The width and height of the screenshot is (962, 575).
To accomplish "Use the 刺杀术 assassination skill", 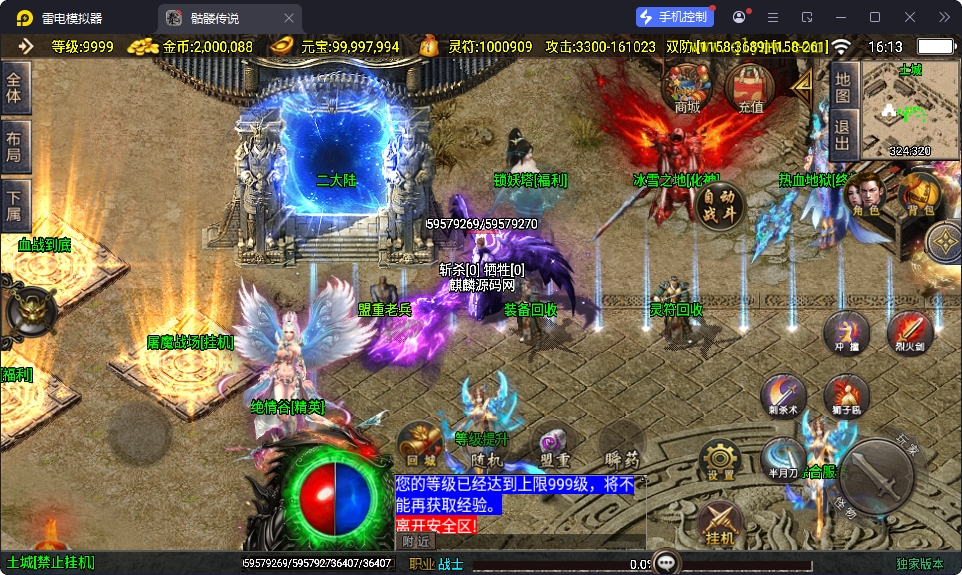I will tap(783, 397).
